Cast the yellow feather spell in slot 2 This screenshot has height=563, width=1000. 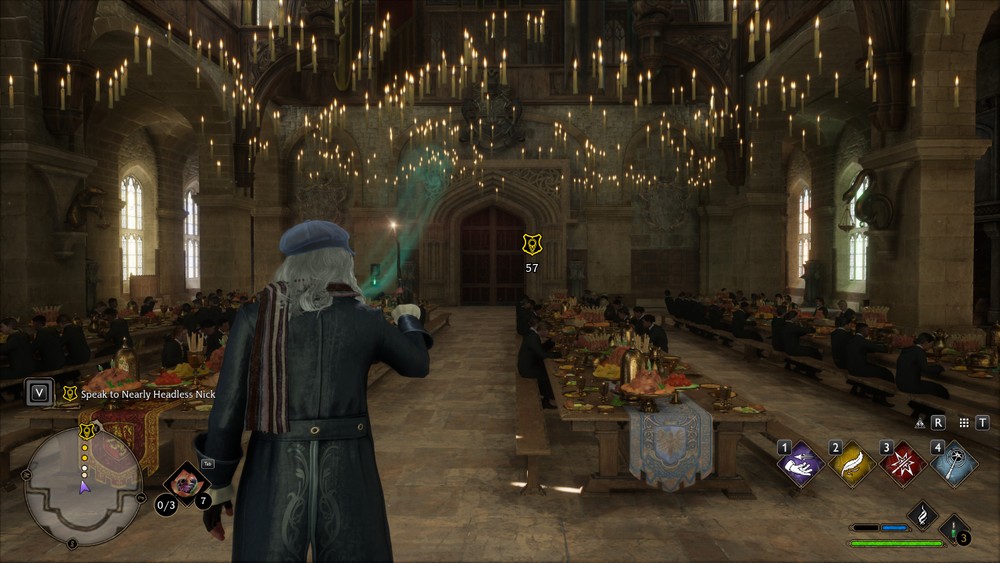[x=852, y=464]
